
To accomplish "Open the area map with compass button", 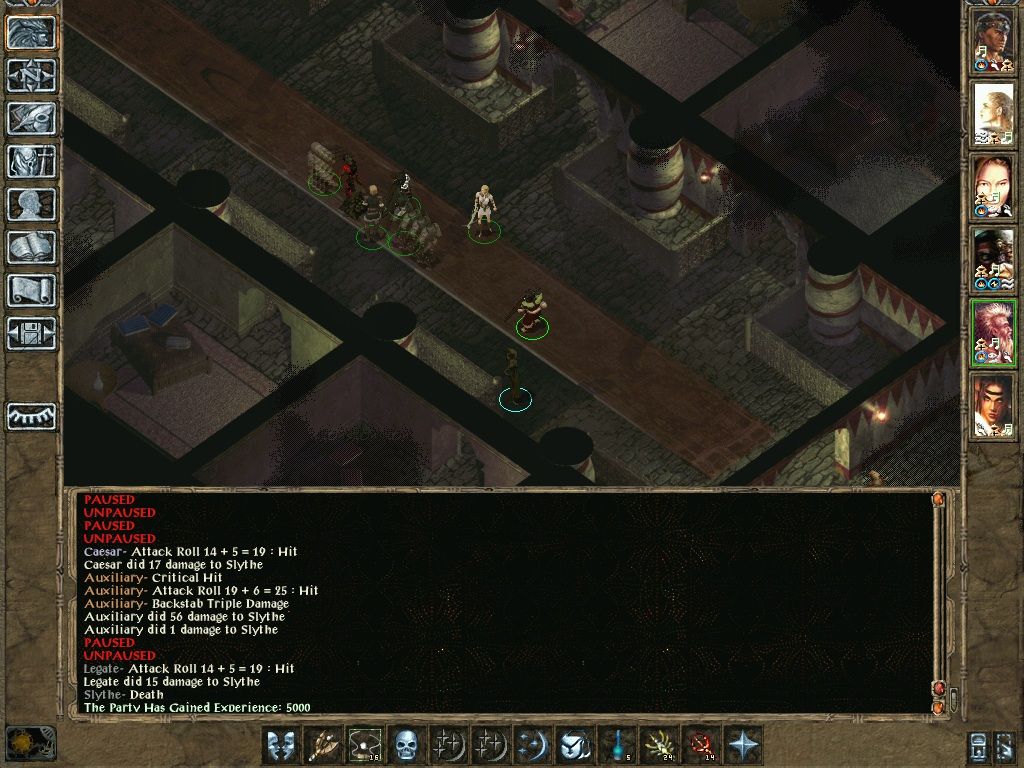I will click(x=31, y=75).
